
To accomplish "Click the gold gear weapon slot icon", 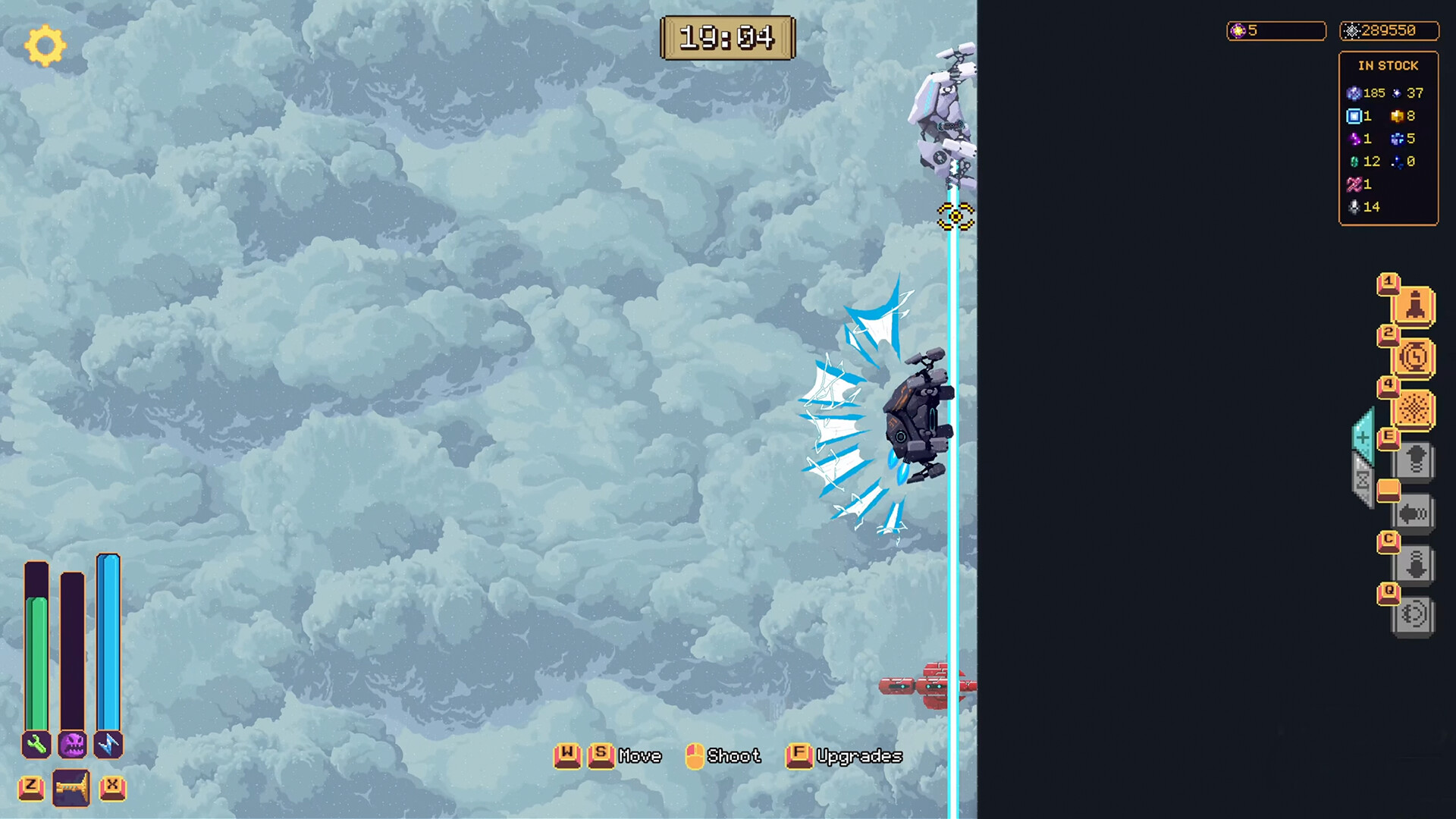I will tap(70, 787).
